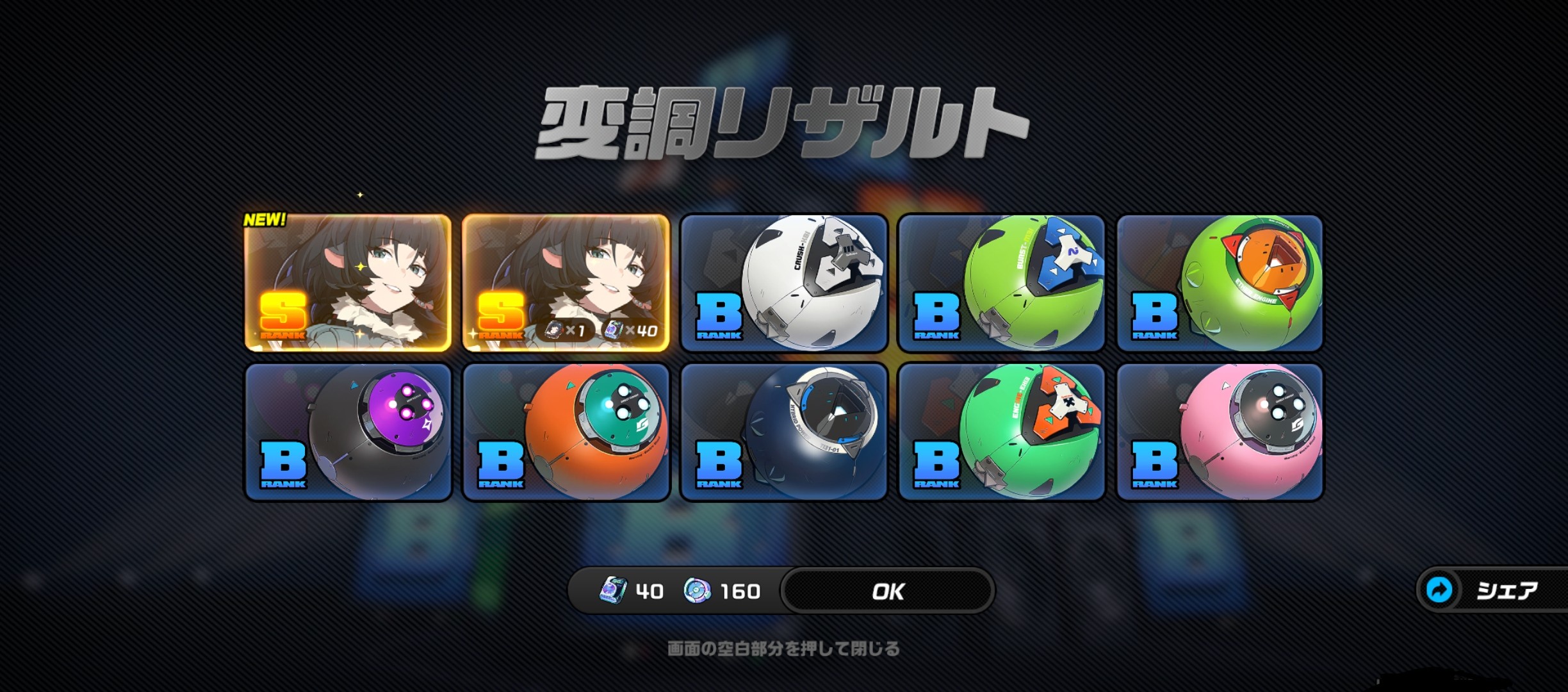Pick the dark navy blue sphere card
Viewport: 1568px width, 692px height.
(783, 432)
